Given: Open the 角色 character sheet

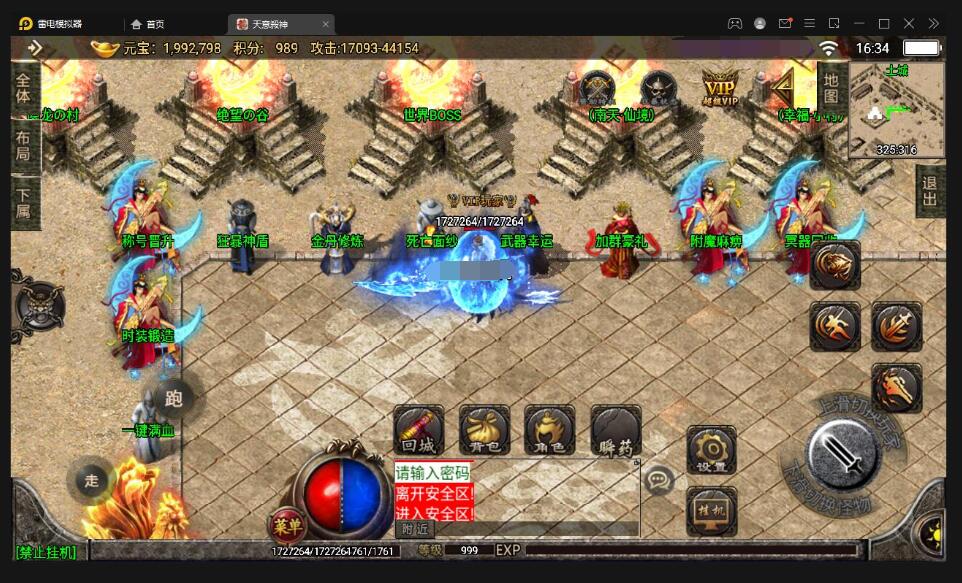Looking at the screenshot, I should click(549, 431).
